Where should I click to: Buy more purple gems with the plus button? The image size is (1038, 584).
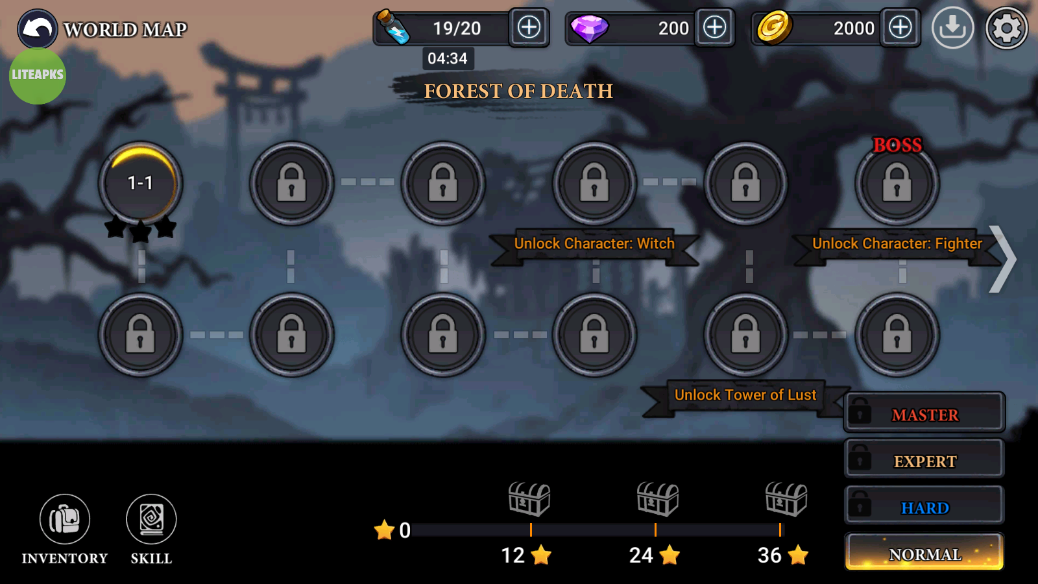coord(714,28)
